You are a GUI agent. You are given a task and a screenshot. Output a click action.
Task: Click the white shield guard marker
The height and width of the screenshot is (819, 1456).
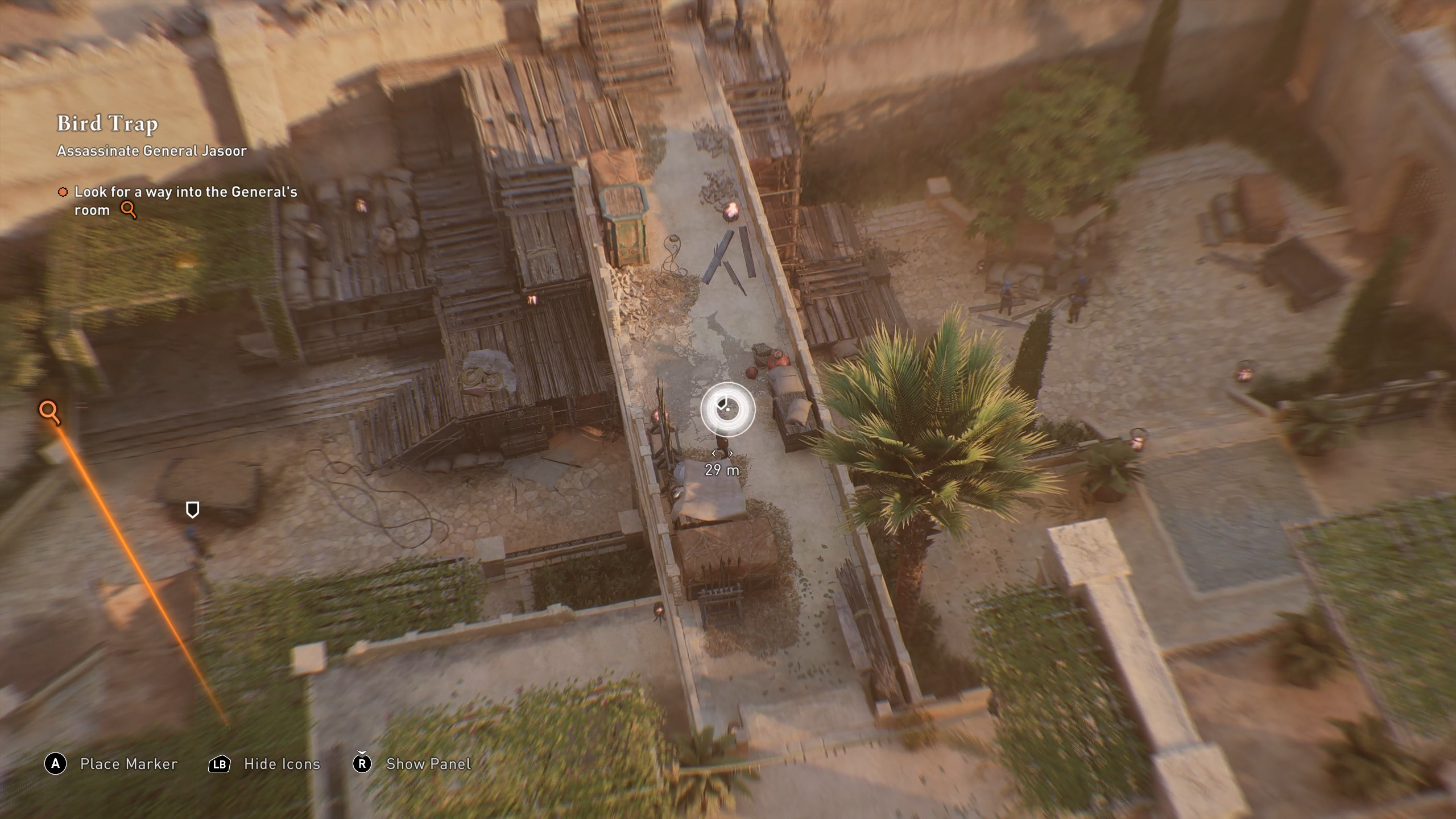pos(193,510)
